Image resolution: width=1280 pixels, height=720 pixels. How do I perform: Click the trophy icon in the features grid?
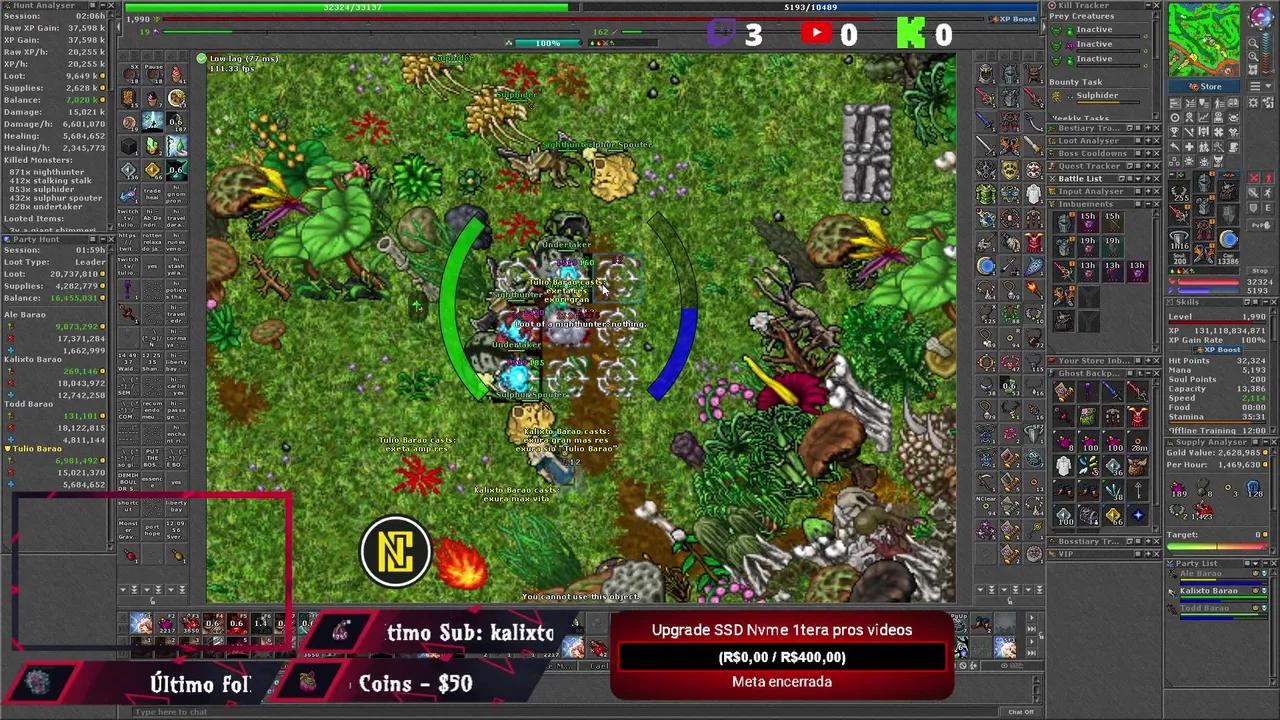[1174, 132]
